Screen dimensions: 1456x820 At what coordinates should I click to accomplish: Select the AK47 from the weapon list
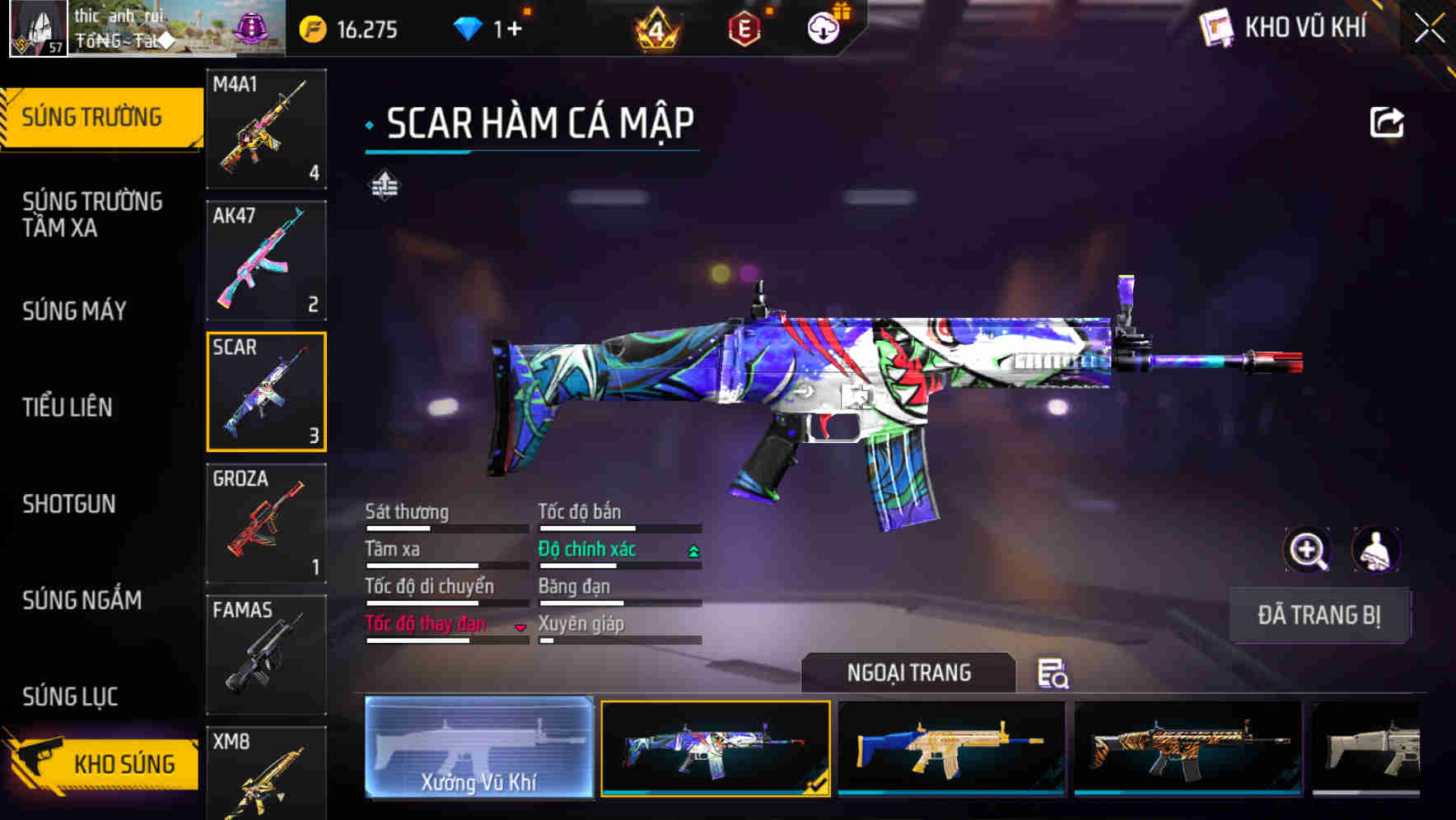266,259
